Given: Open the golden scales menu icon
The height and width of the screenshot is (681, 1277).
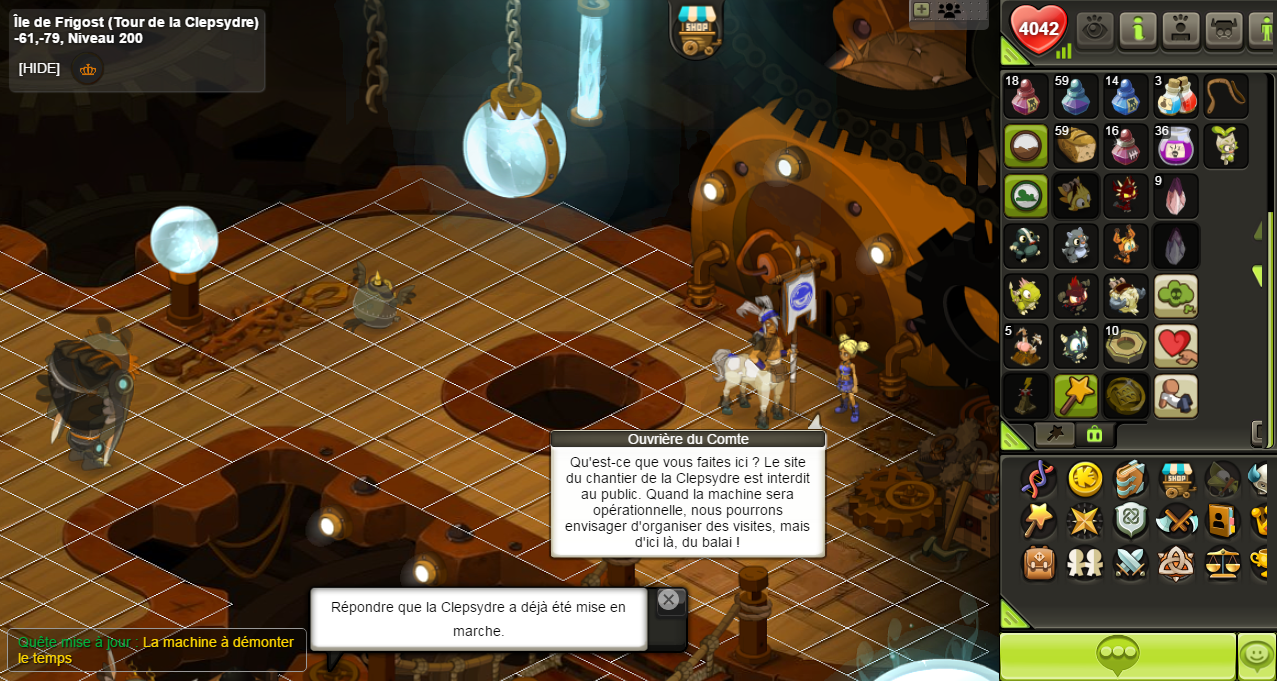Looking at the screenshot, I should point(1222,563).
